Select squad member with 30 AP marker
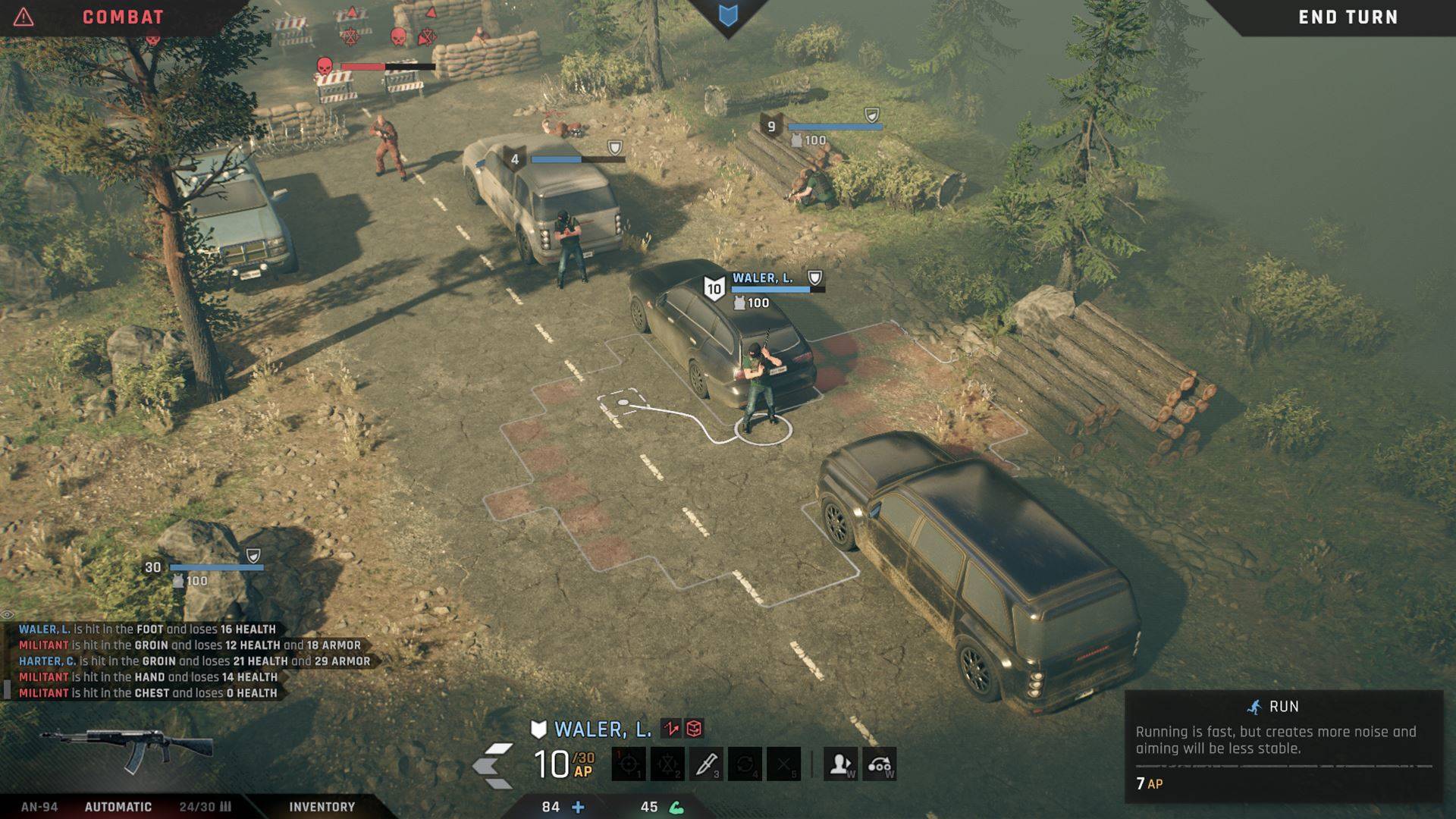The width and height of the screenshot is (1456, 819). coord(154,567)
